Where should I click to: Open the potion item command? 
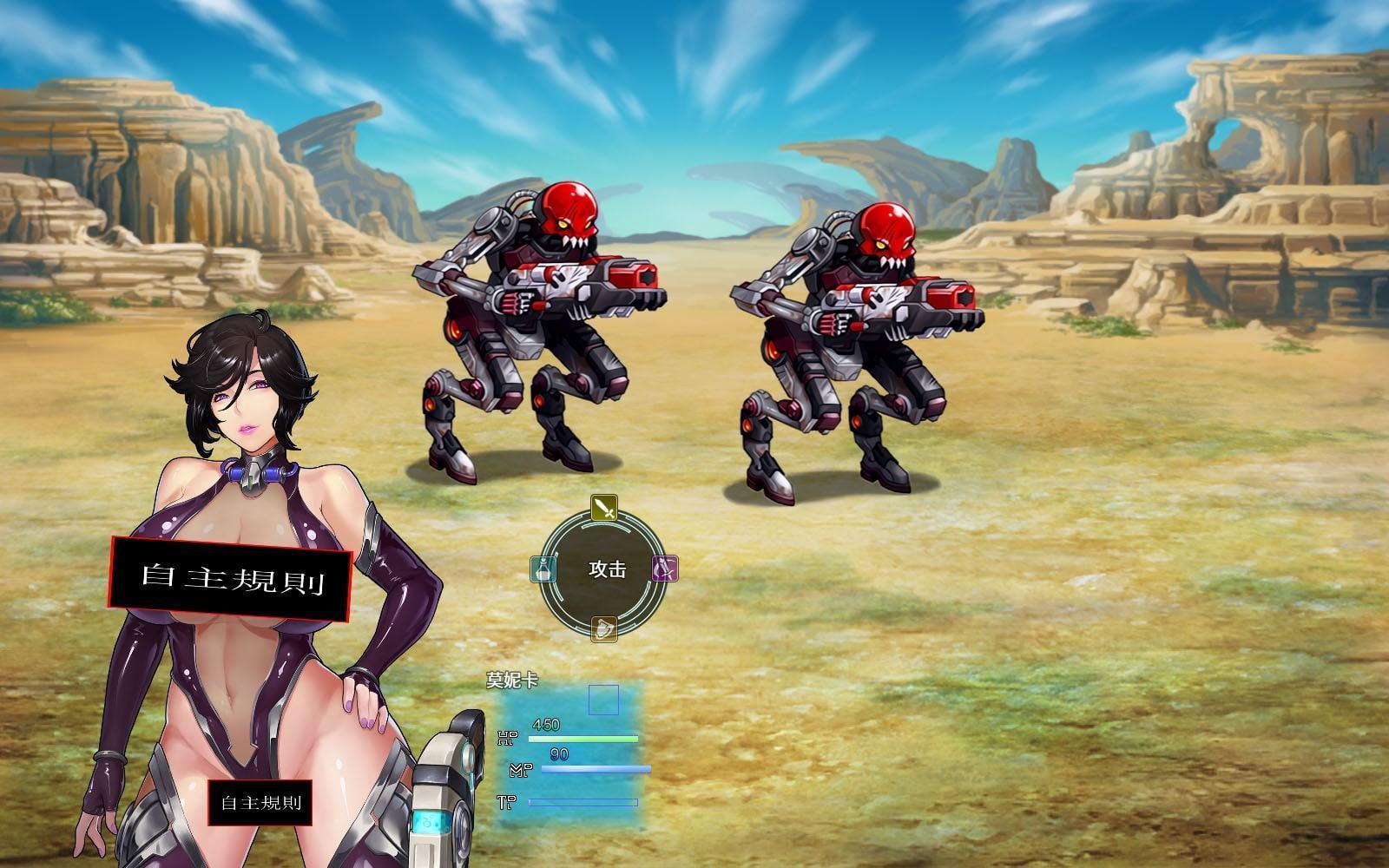point(543,569)
